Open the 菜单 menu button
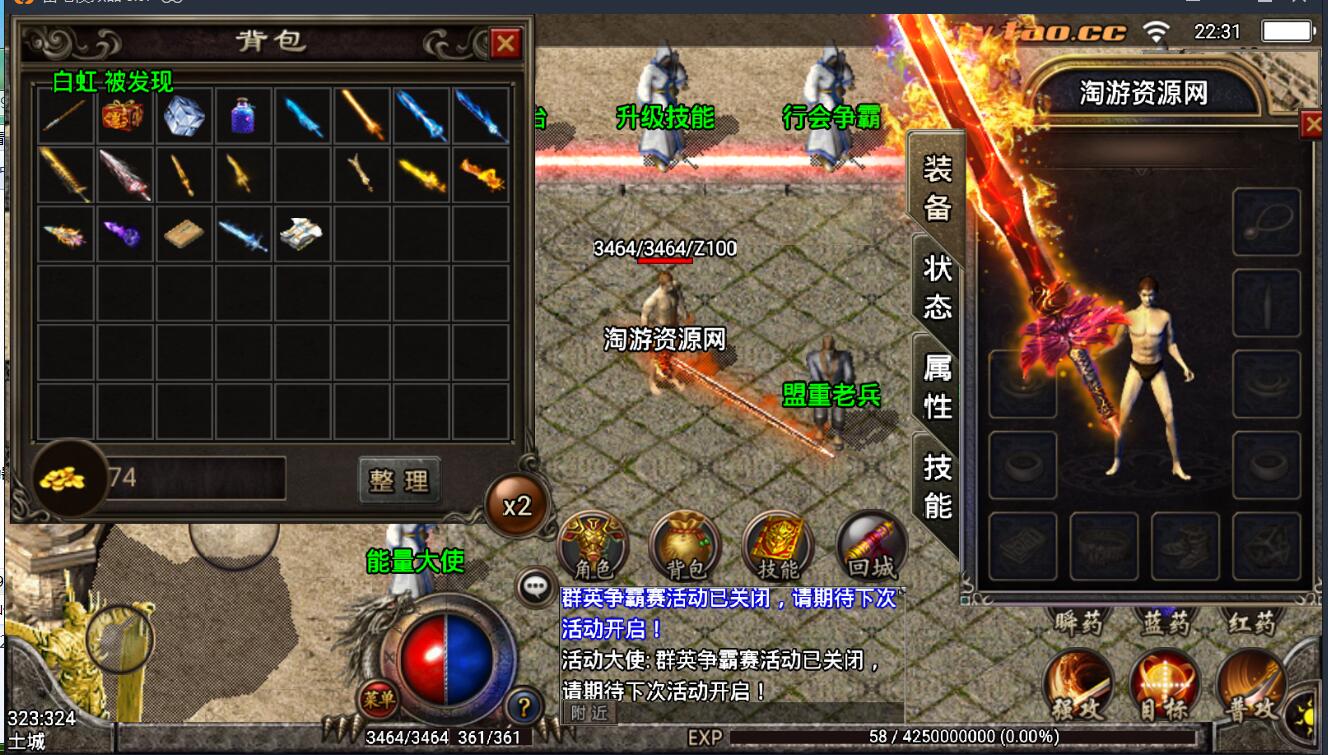Viewport: 1328px width, 755px height. (376, 699)
